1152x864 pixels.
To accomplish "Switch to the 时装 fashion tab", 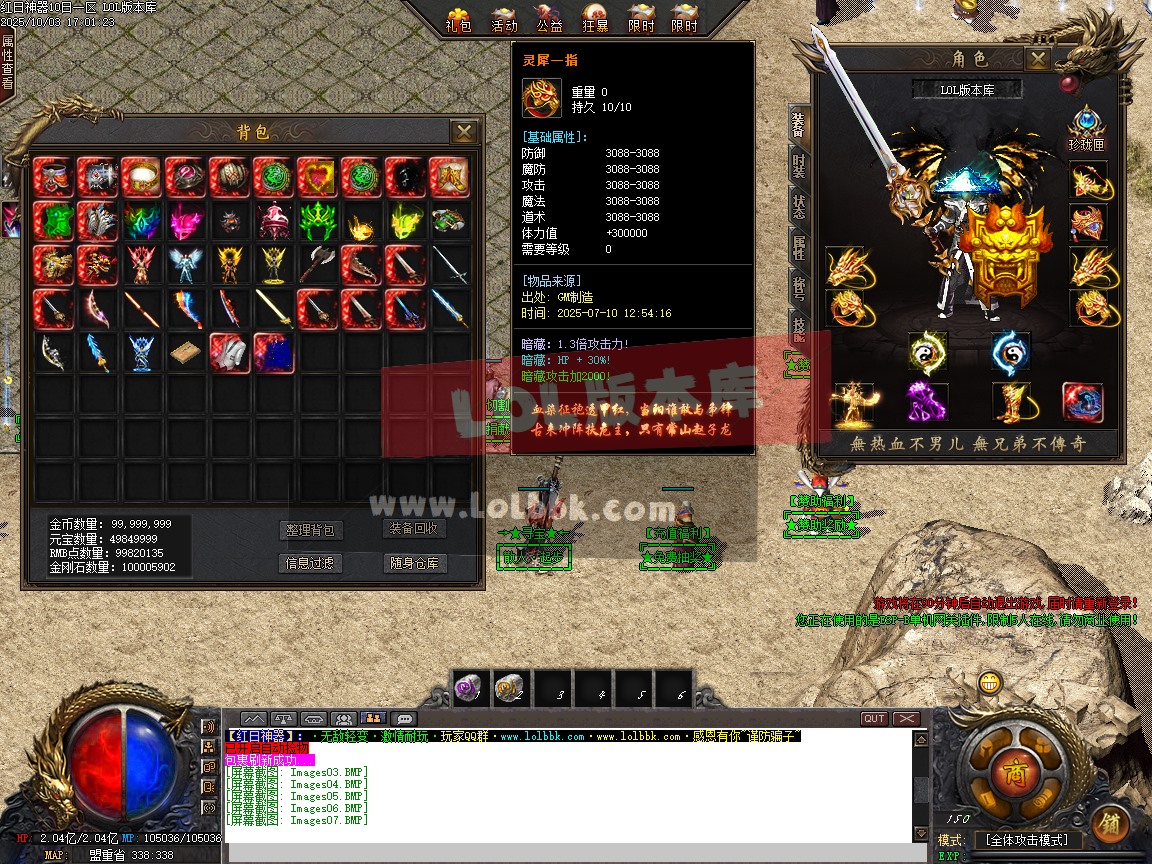I will click(799, 166).
